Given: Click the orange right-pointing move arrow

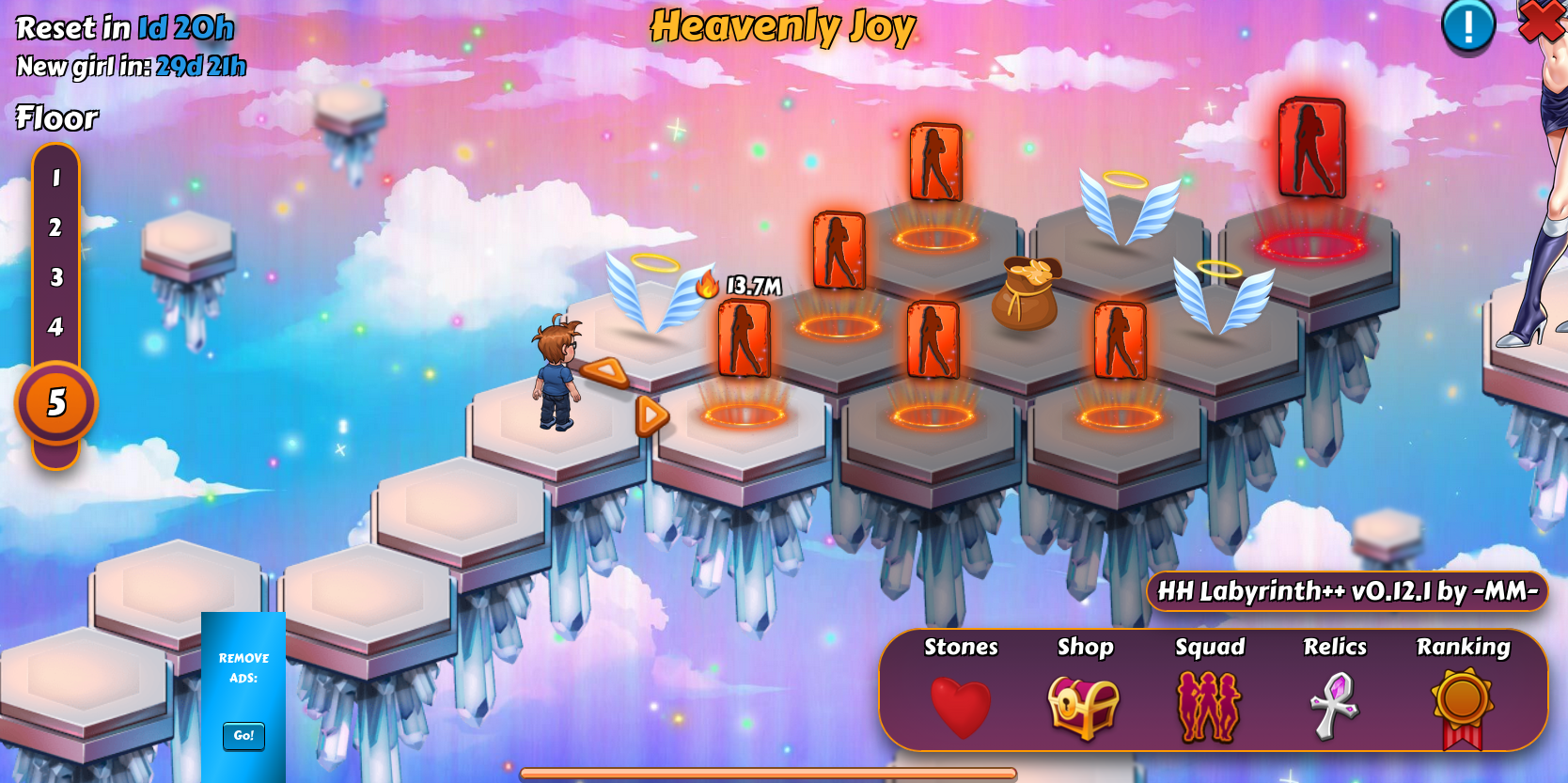Looking at the screenshot, I should pyautogui.click(x=651, y=415).
